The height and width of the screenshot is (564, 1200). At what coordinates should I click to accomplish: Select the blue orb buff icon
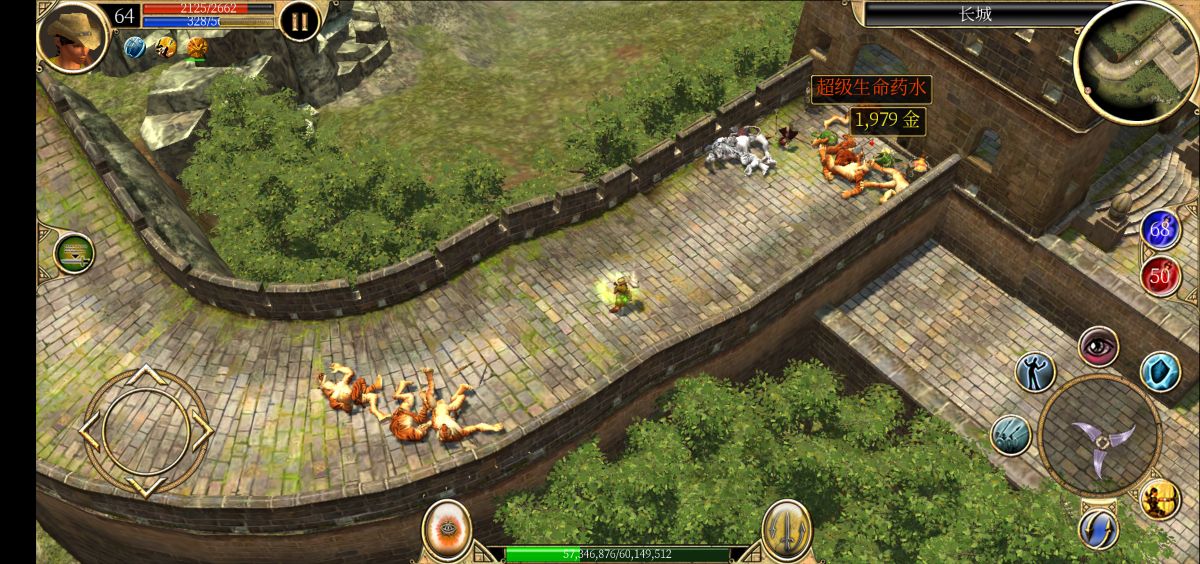coord(135,47)
